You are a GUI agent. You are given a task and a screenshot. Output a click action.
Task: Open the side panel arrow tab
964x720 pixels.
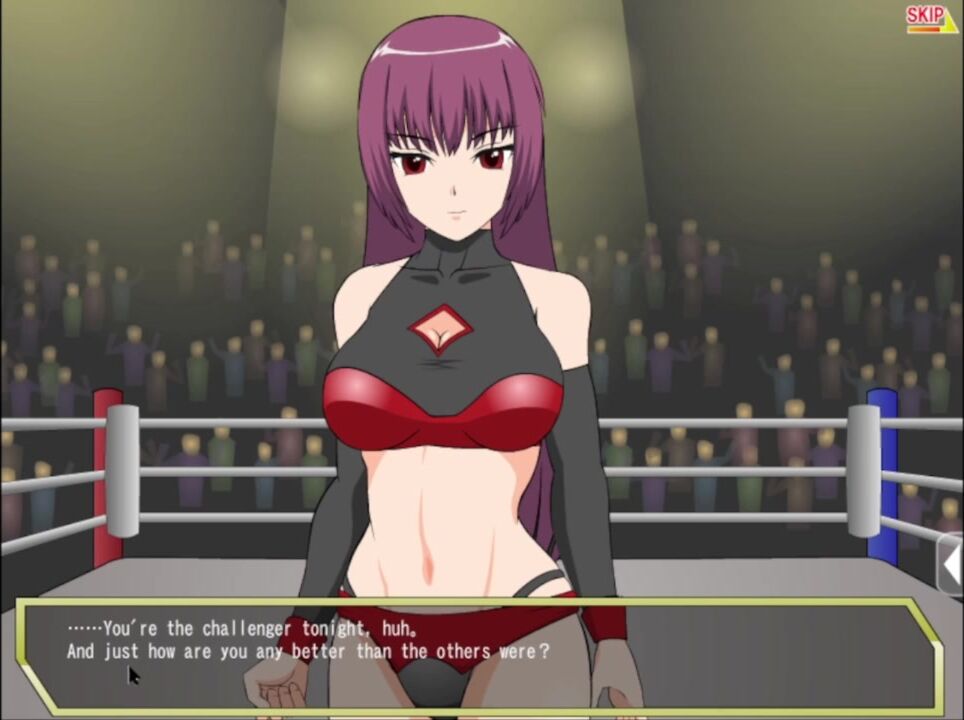click(x=951, y=565)
